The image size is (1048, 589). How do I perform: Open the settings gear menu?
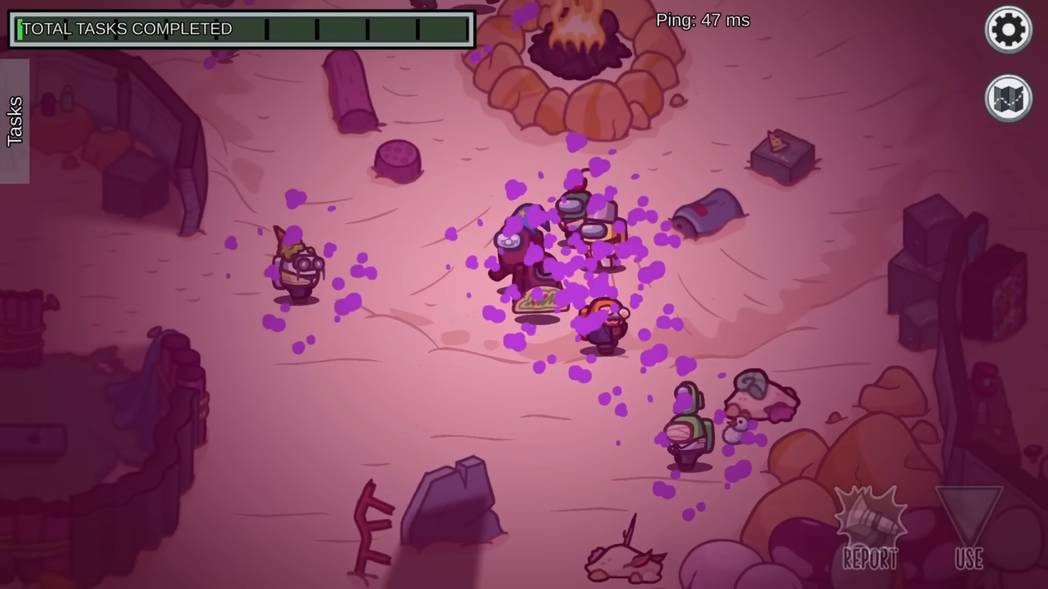coord(1008,29)
